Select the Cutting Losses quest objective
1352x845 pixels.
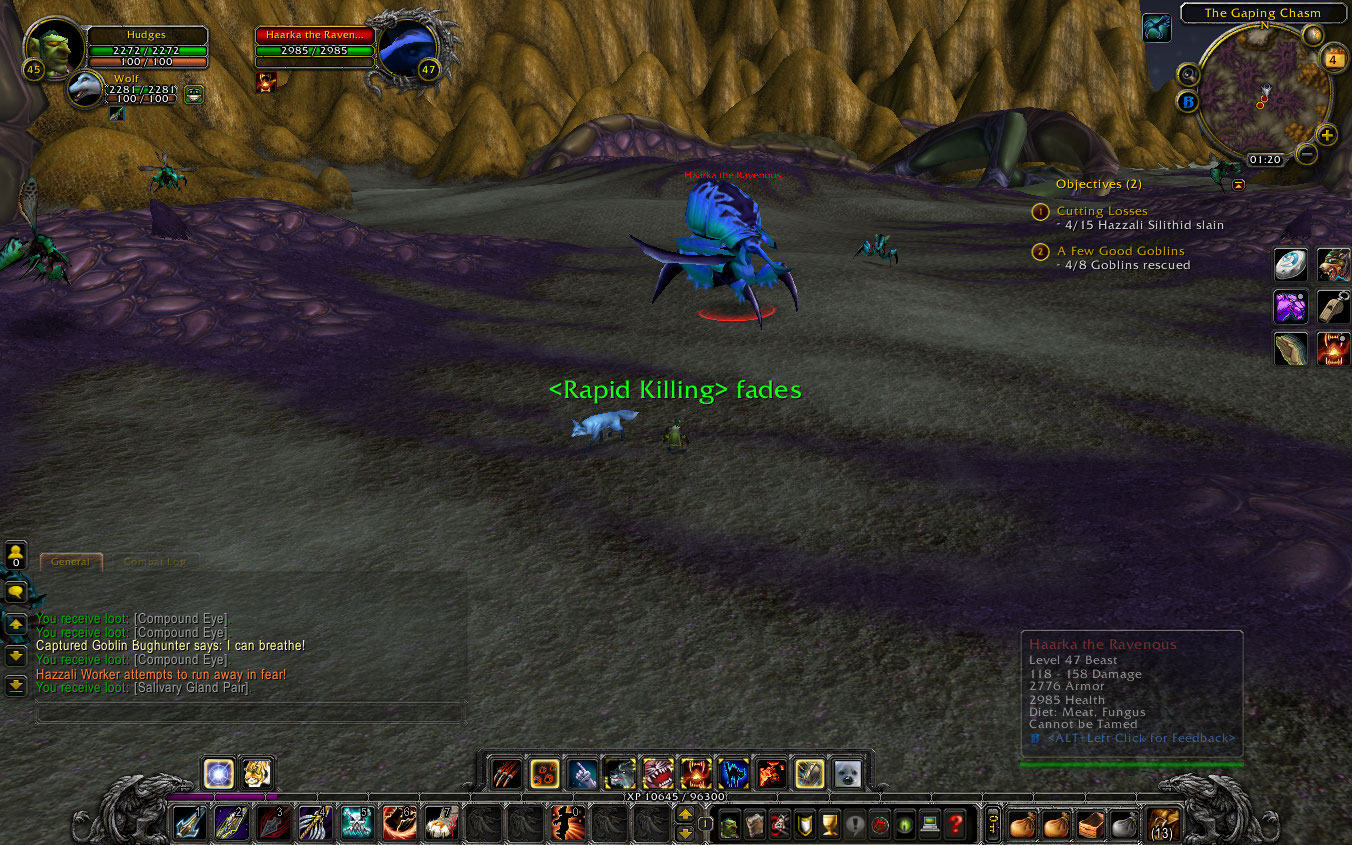pos(1101,211)
